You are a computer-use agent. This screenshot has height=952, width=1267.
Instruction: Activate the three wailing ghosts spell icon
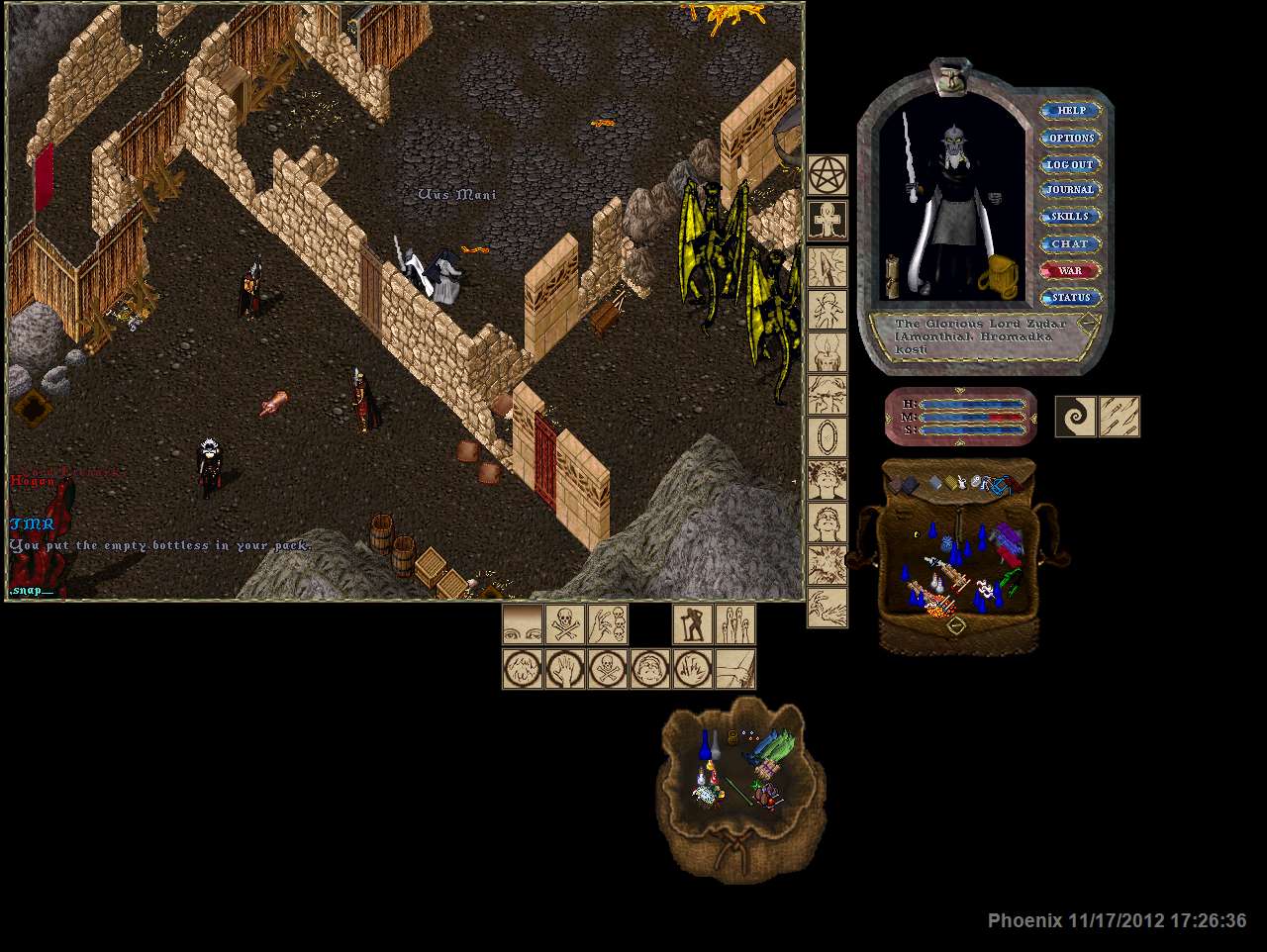point(735,625)
